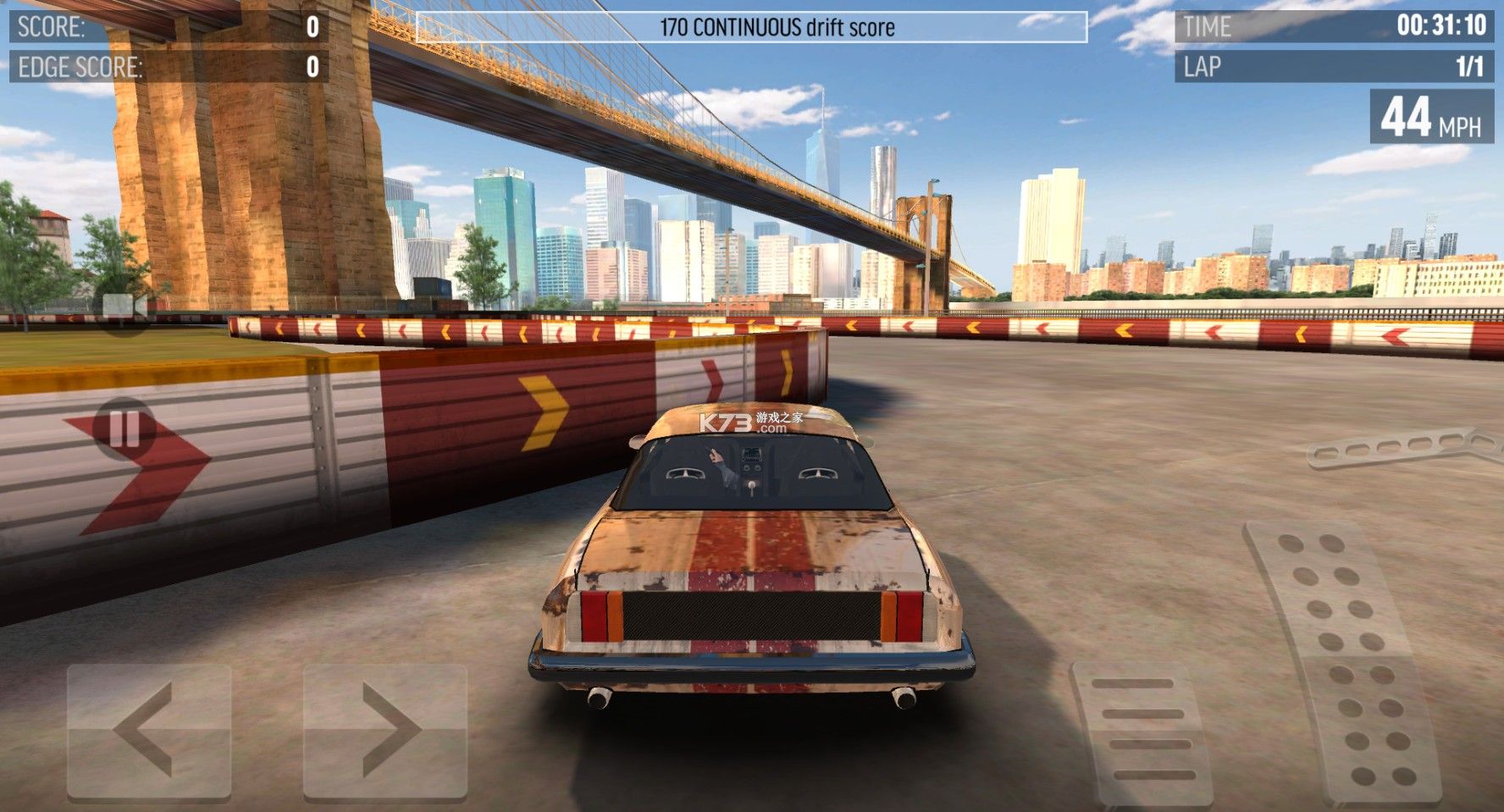Pause the race with the pause button
The width and height of the screenshot is (1504, 812).
click(x=124, y=428)
